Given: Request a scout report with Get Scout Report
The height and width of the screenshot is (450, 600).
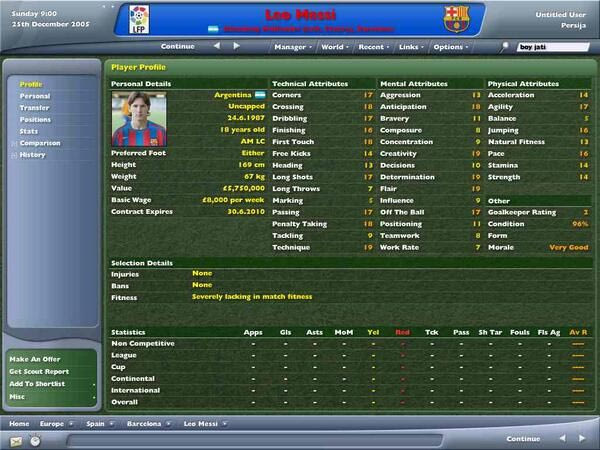Looking at the screenshot, I should (42, 370).
